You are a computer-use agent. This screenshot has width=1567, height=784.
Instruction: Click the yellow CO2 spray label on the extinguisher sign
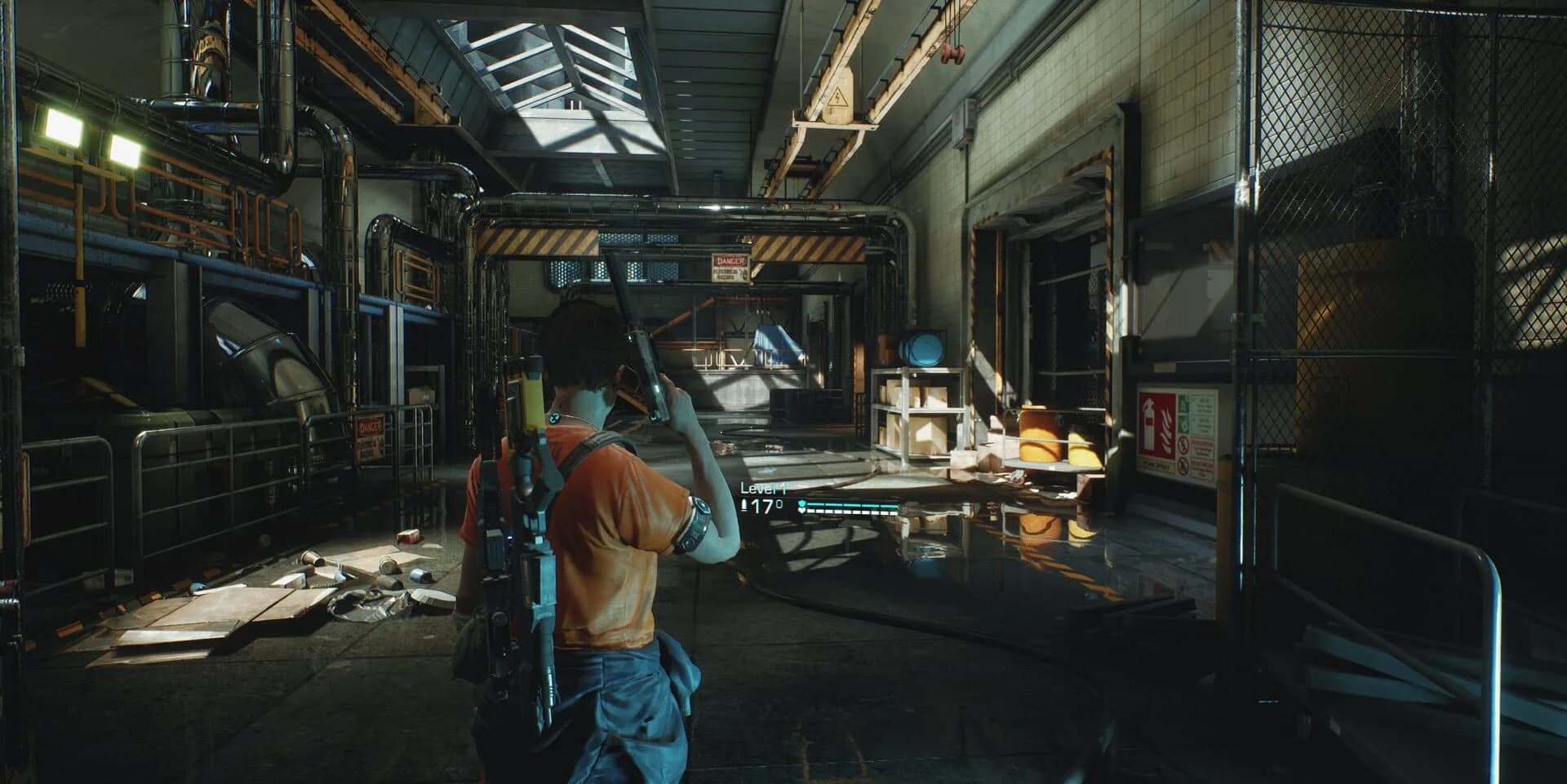pyautogui.click(x=1157, y=463)
